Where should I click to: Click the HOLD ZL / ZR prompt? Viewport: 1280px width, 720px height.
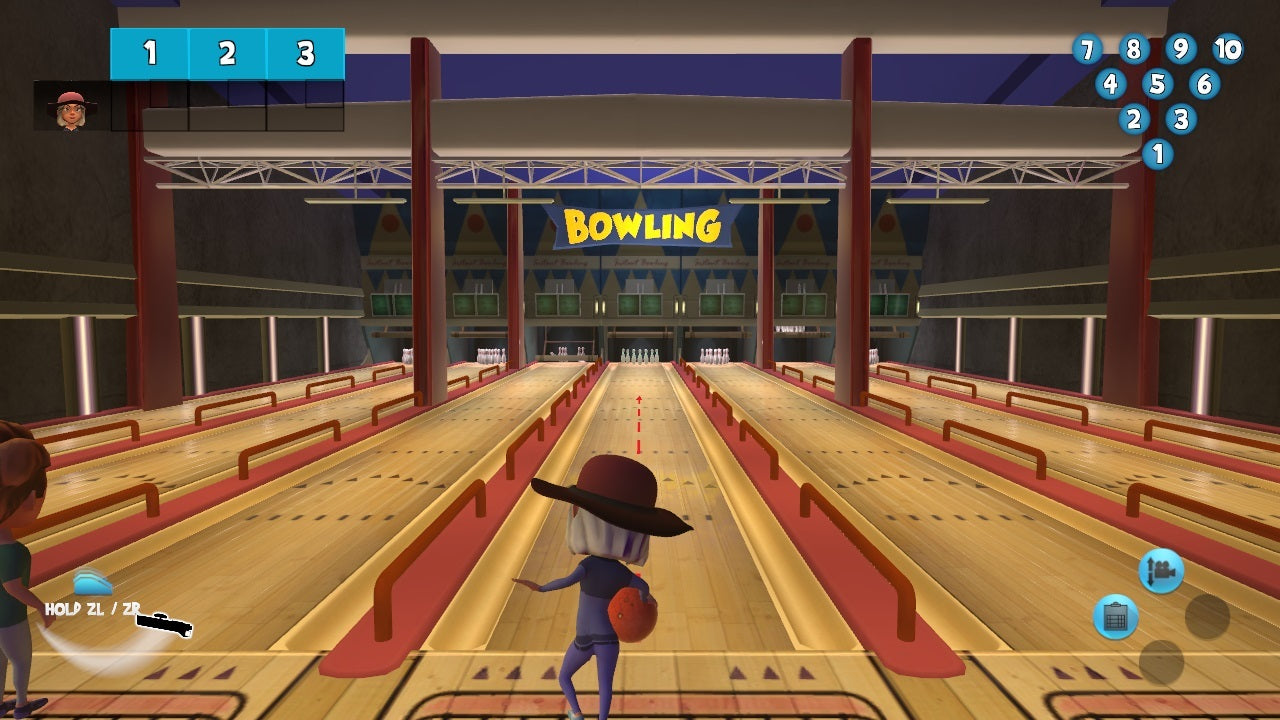point(92,607)
